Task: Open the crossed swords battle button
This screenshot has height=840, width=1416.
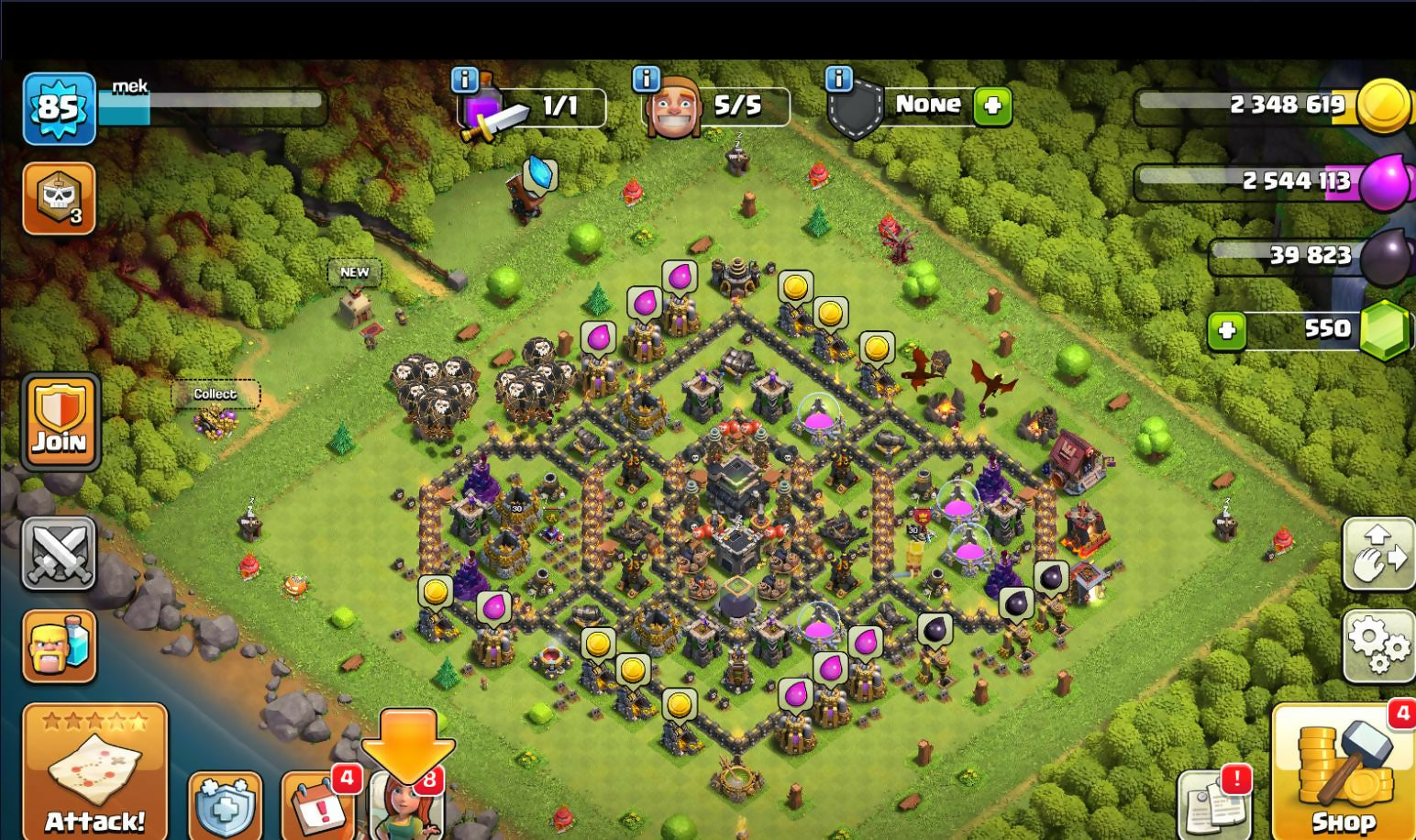Action: [x=59, y=553]
